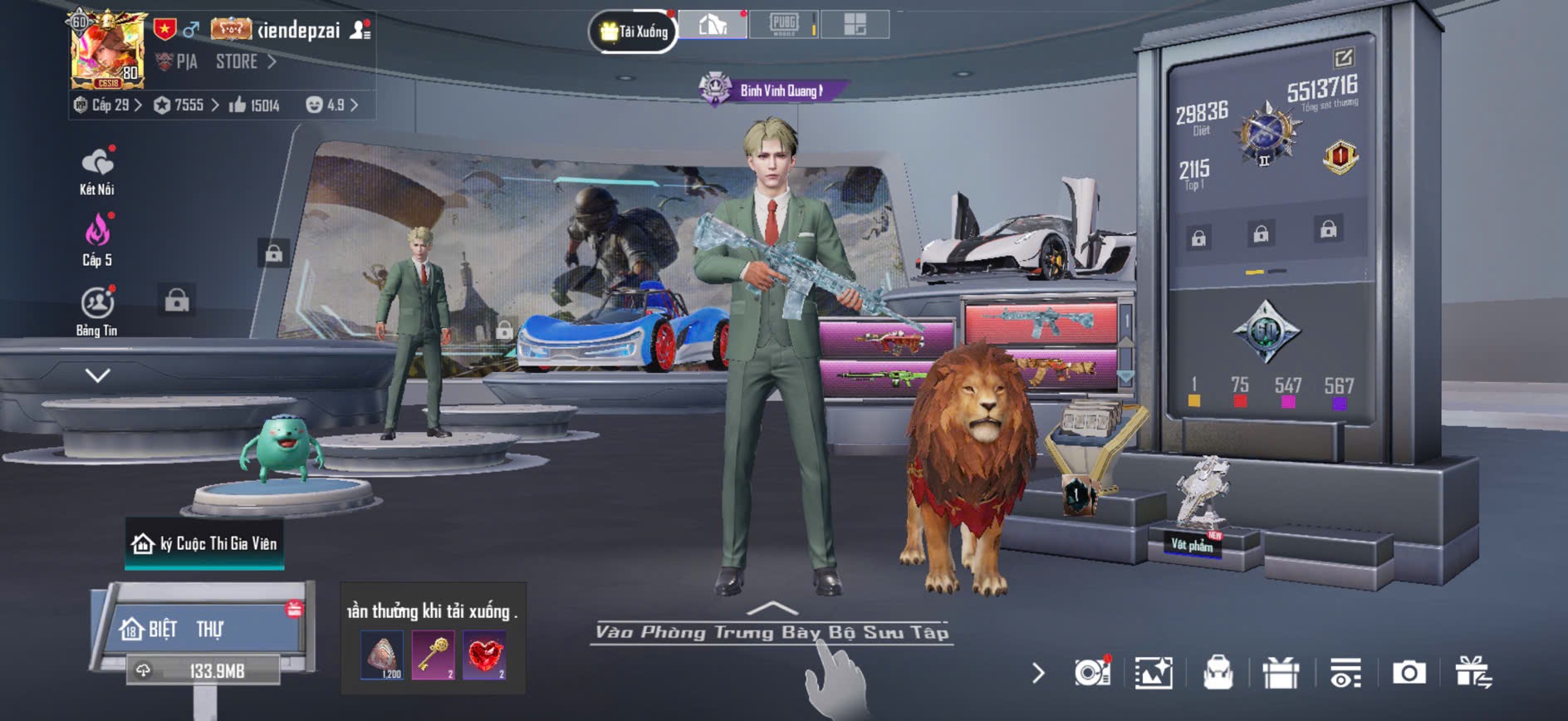Open the grid layout tab
Screen dimensions: 1568x721
click(855, 25)
